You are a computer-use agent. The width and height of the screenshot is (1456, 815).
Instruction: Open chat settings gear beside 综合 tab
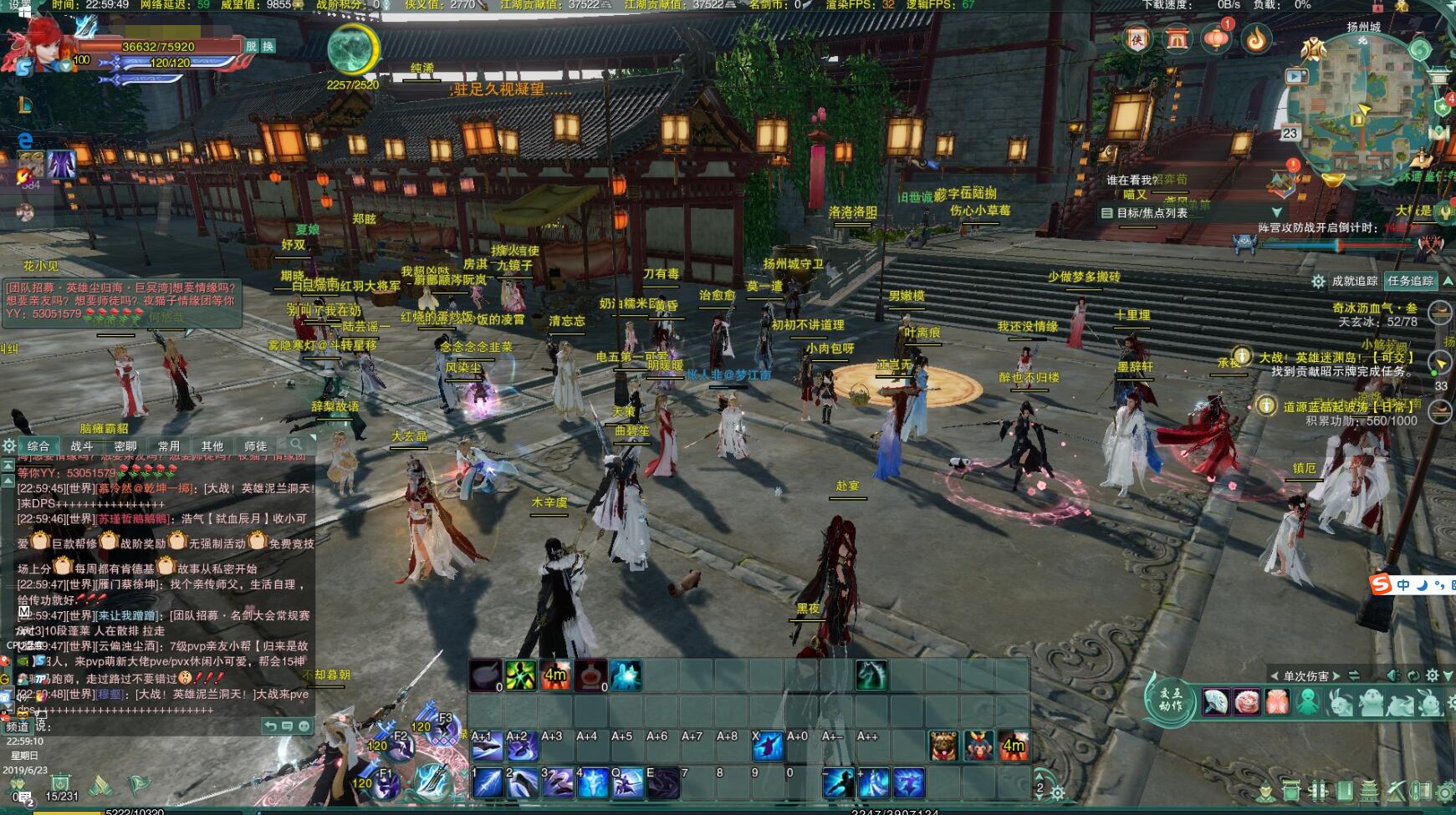click(x=9, y=446)
